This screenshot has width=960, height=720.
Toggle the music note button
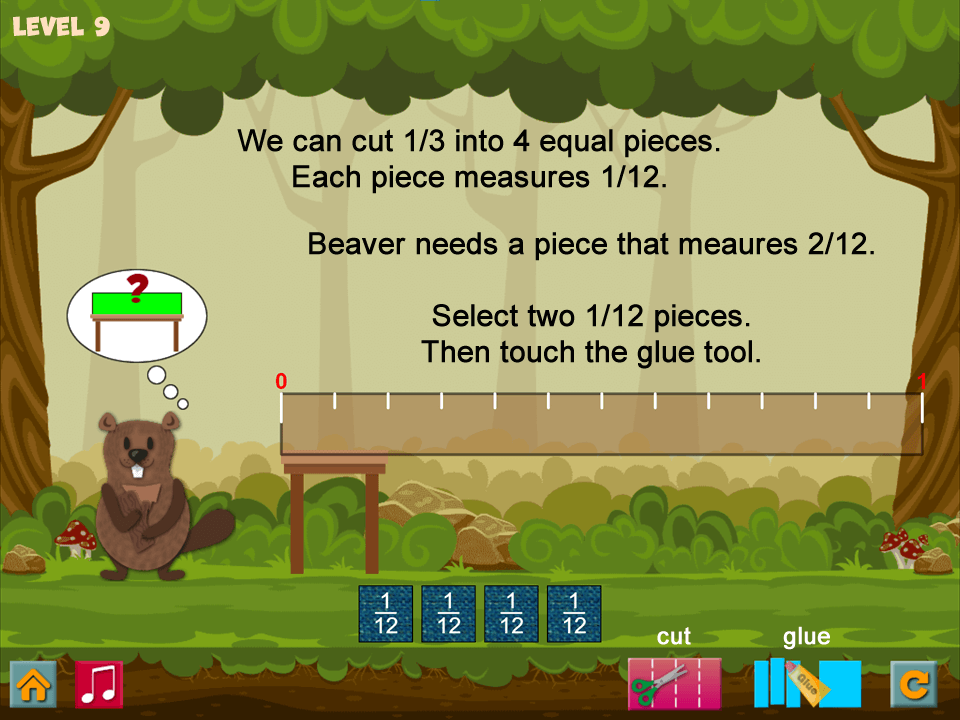coord(99,684)
